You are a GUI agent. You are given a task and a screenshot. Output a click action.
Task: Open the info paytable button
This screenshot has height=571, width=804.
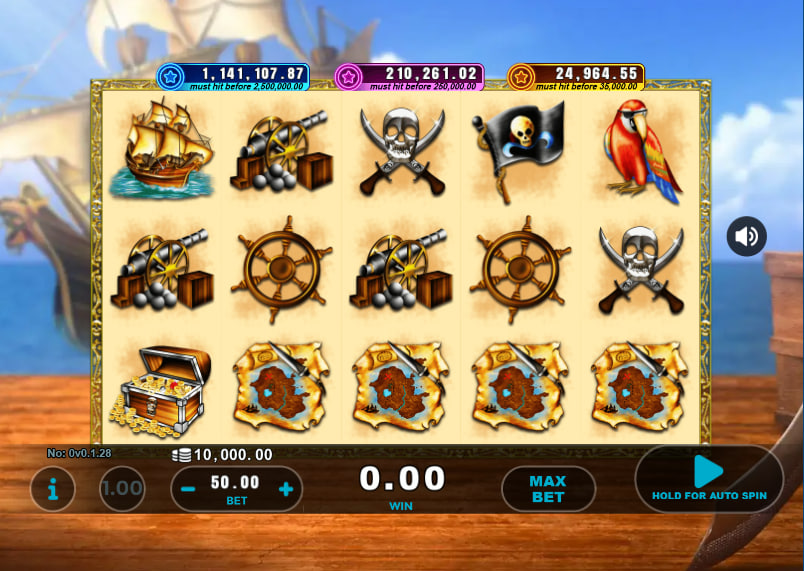click(x=53, y=489)
